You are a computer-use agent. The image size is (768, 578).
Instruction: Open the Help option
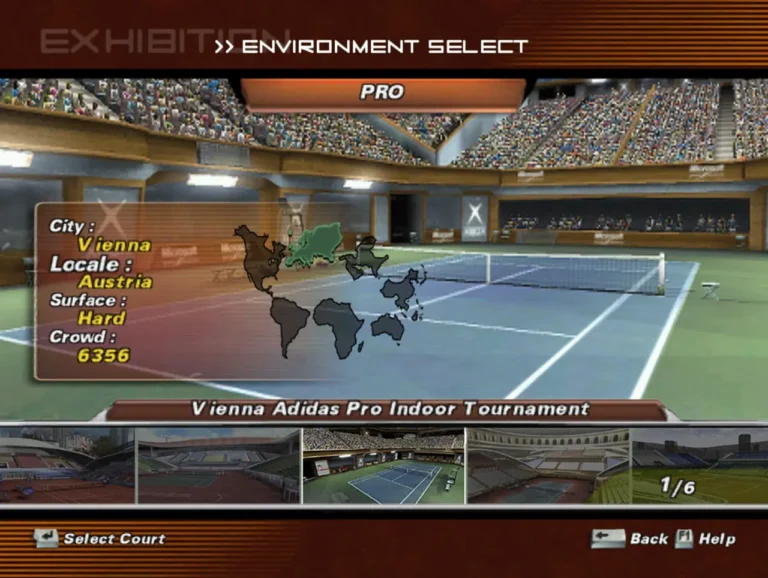coord(706,539)
